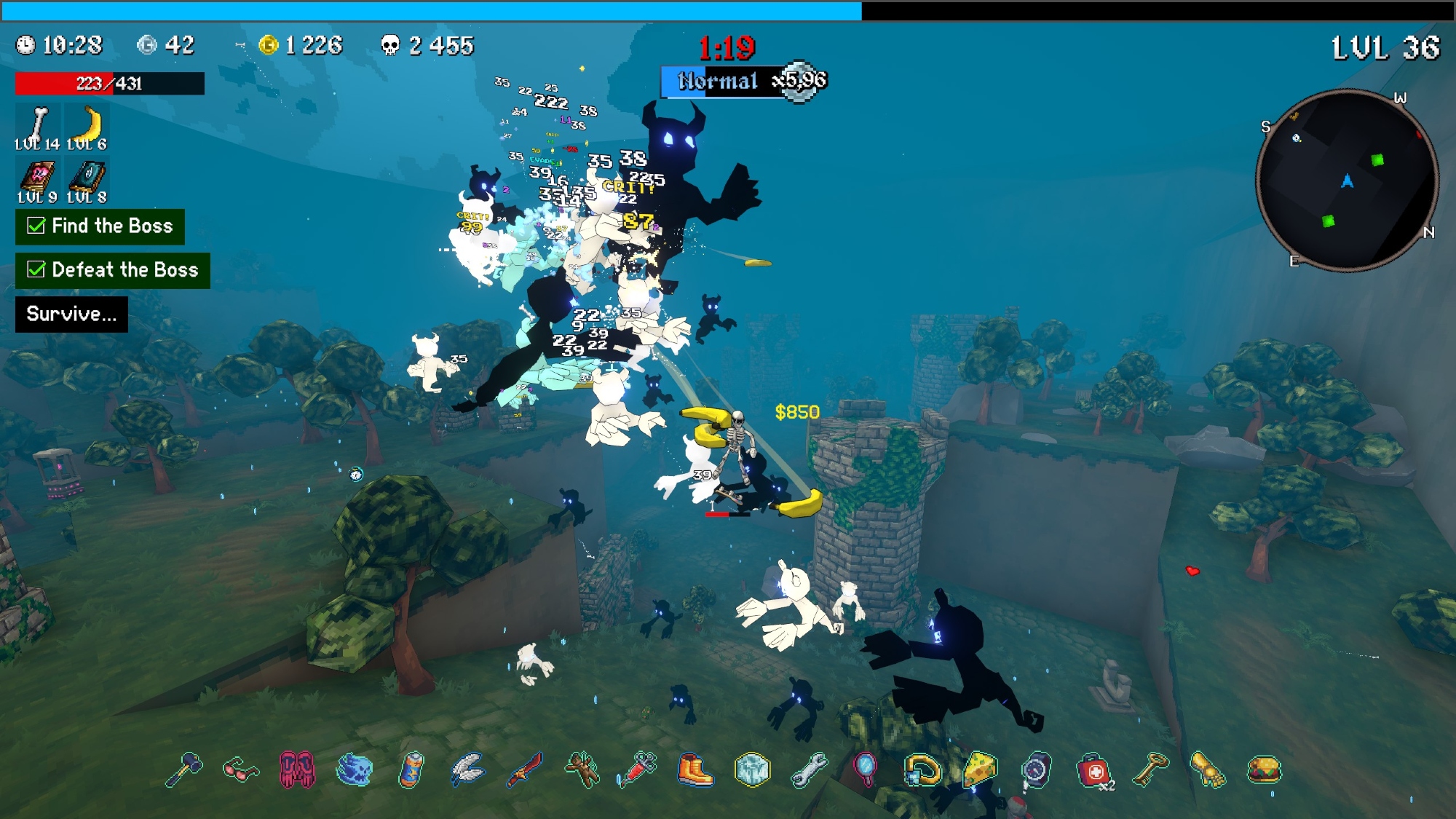The height and width of the screenshot is (819, 1456).
Task: Click the blue ghost skull item
Action: [355, 769]
